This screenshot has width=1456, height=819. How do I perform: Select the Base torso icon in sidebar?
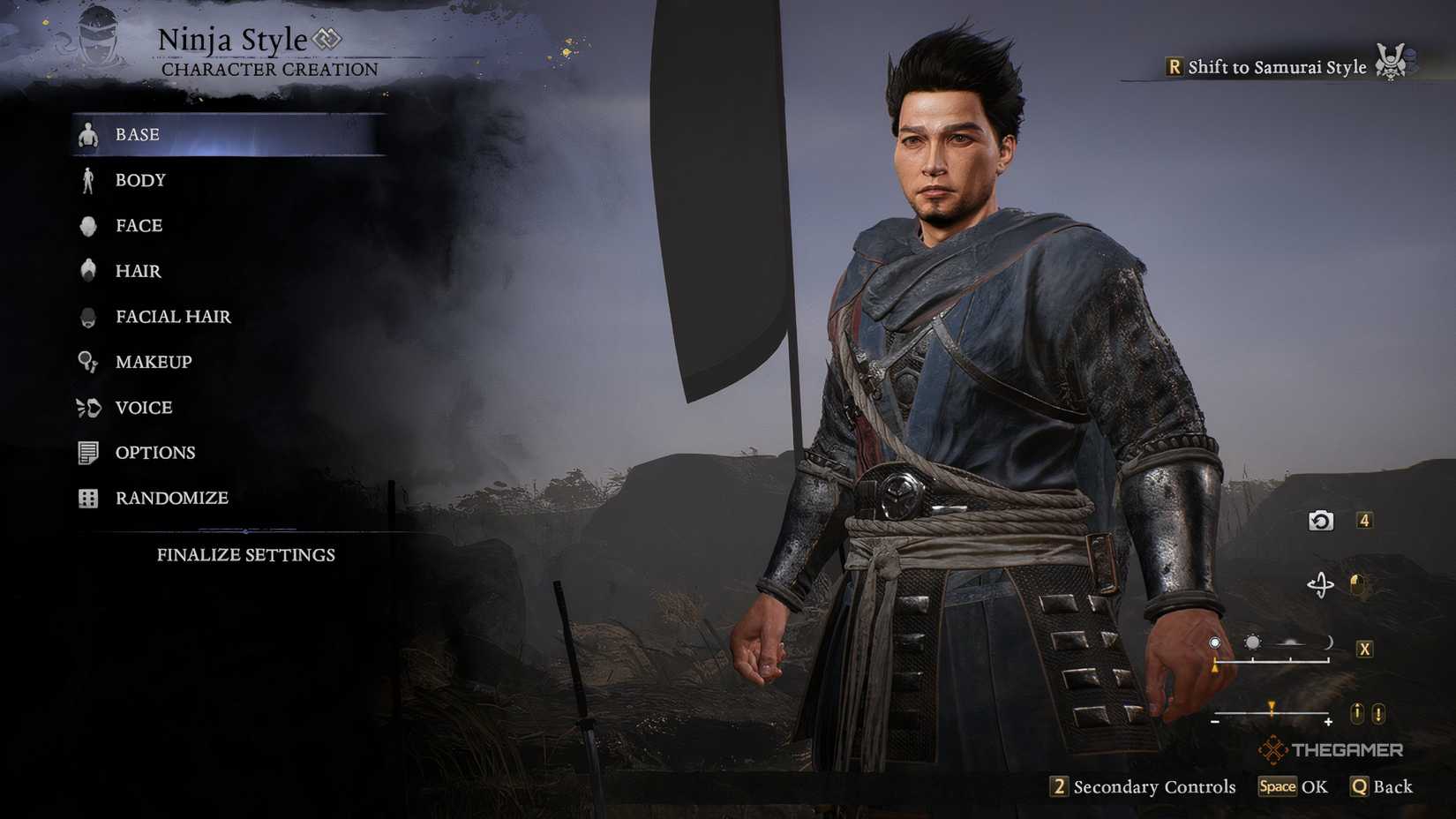[88, 134]
